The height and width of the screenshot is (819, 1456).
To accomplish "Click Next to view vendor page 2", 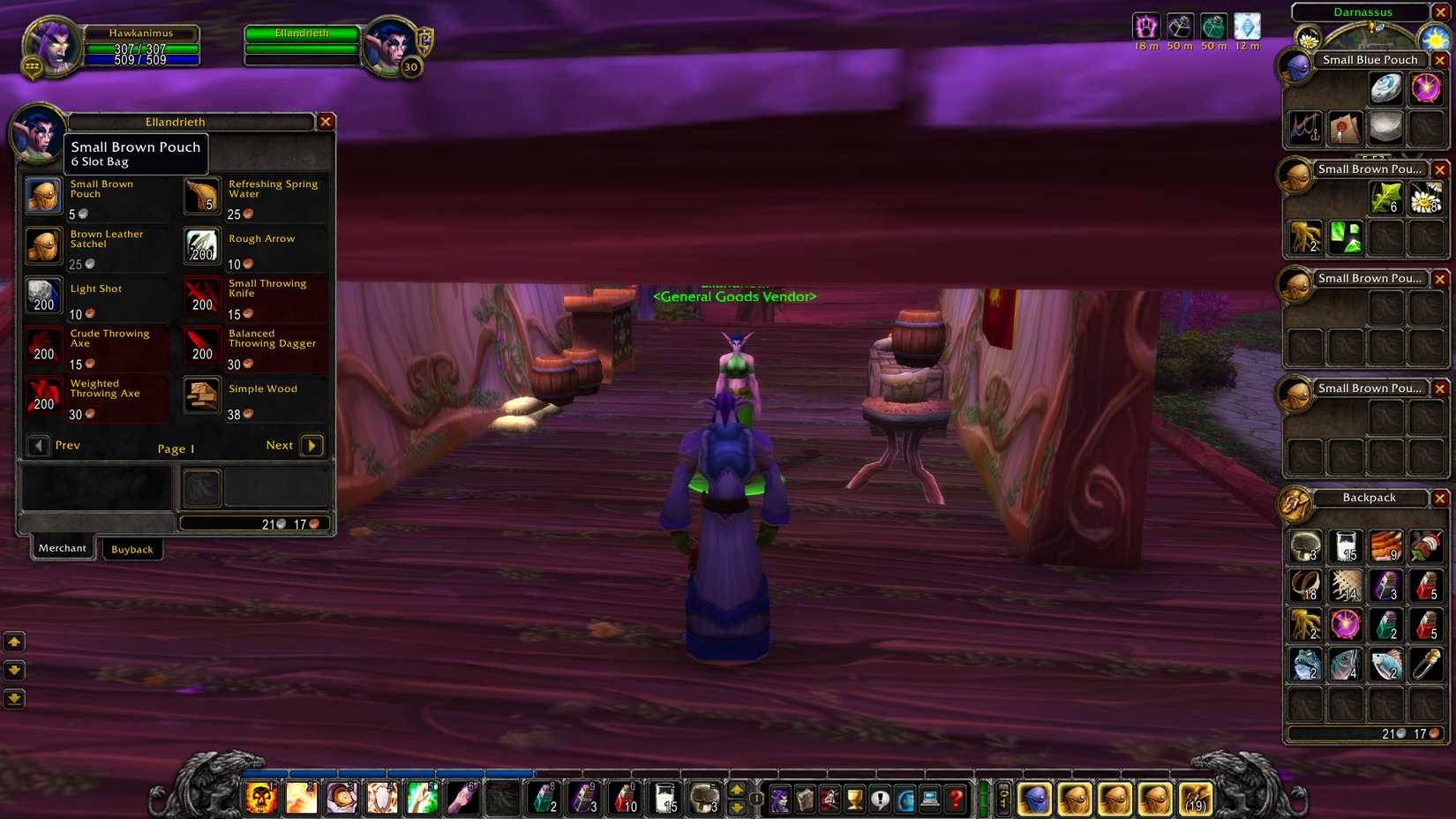I will click(x=311, y=446).
